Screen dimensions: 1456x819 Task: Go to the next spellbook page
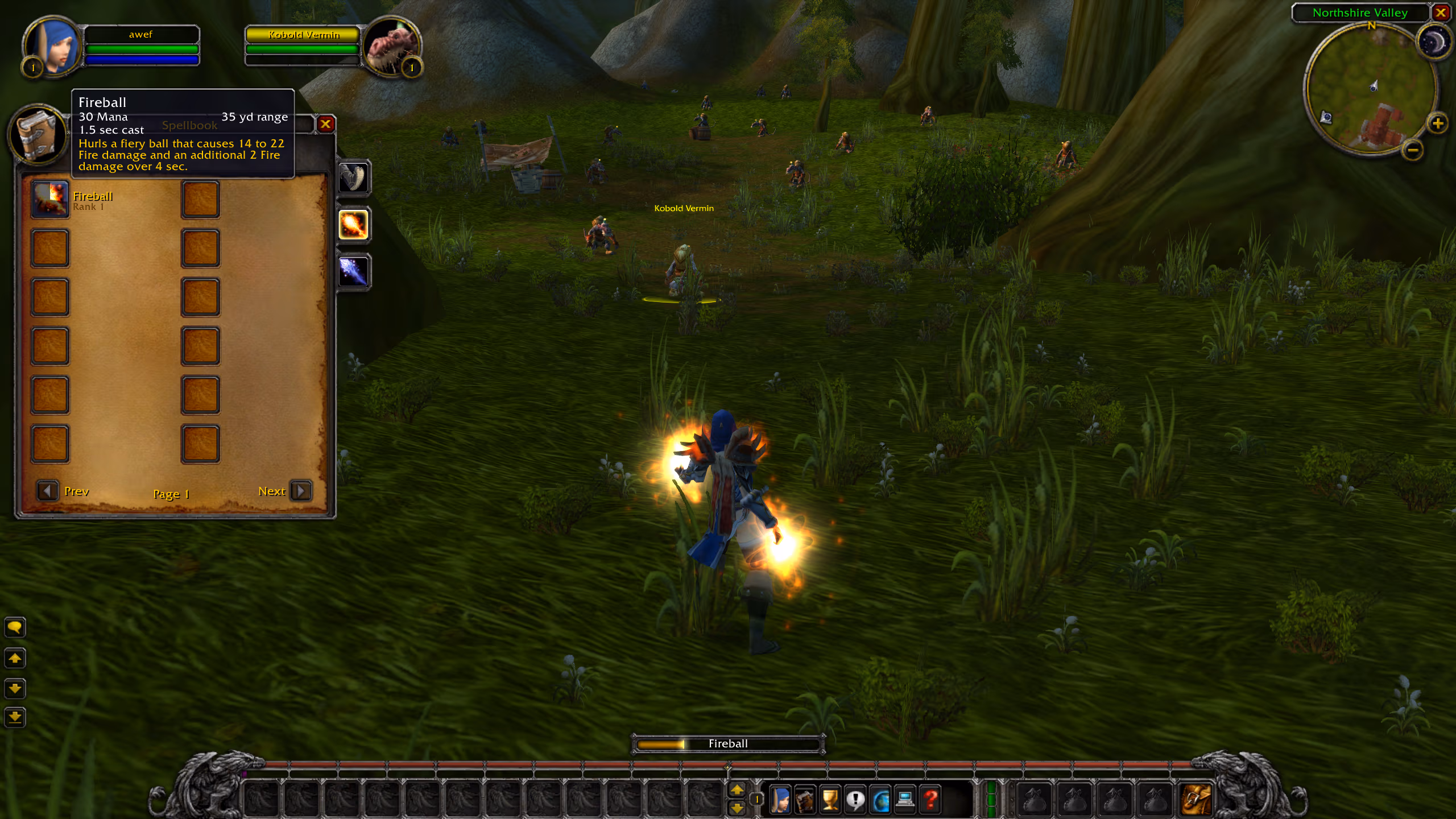pos(300,490)
